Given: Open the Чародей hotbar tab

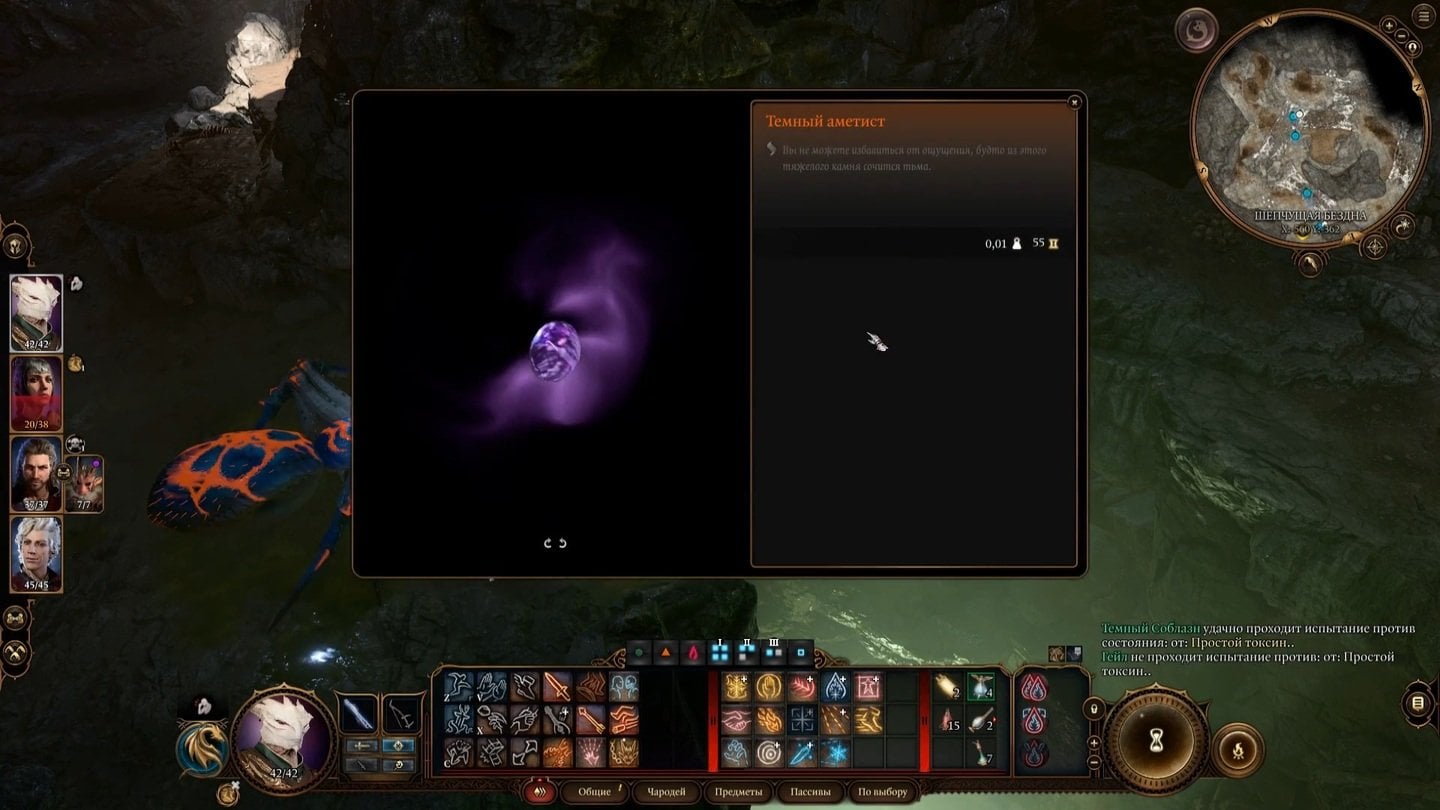Looking at the screenshot, I should pyautogui.click(x=666, y=792).
